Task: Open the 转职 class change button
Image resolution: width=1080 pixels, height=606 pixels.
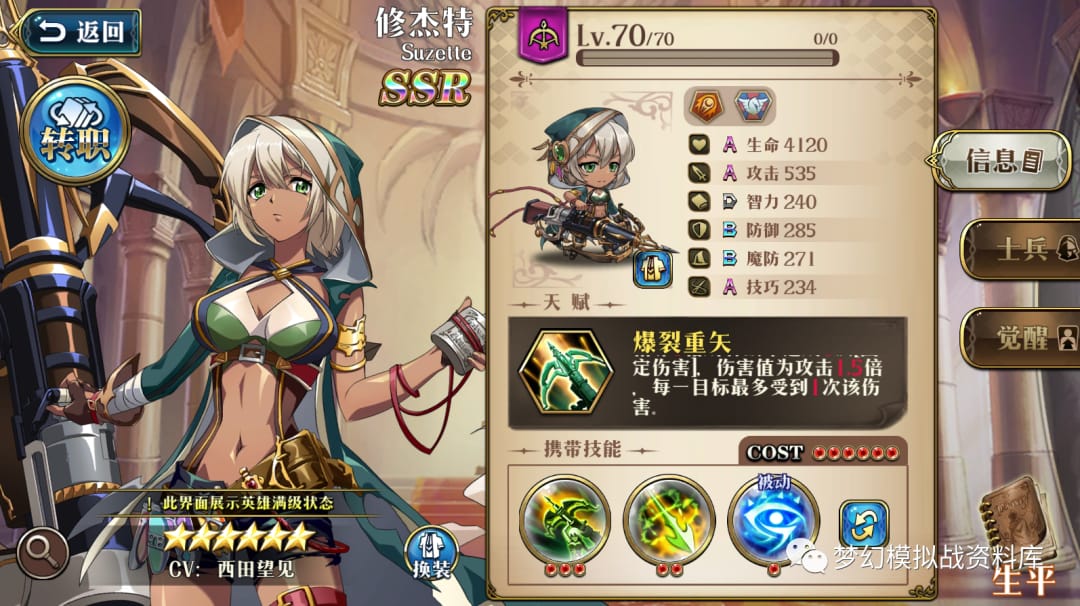Action: [x=75, y=132]
